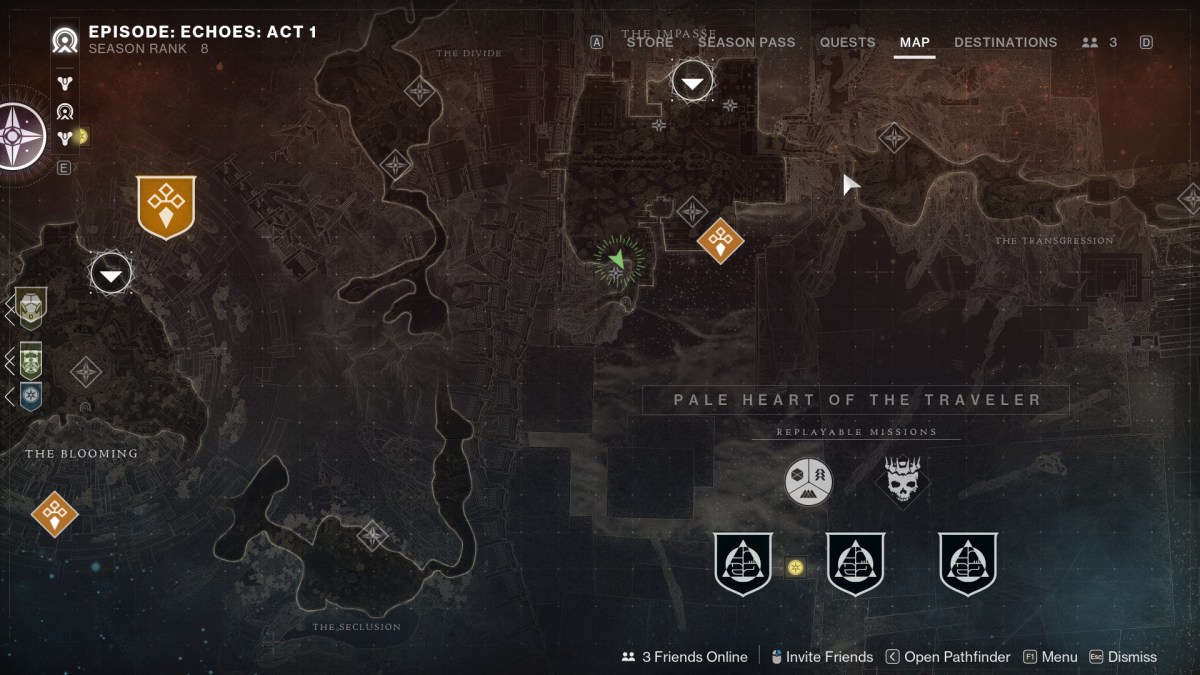1200x675 pixels.
Task: Click the Invite Friends option
Action: point(821,657)
